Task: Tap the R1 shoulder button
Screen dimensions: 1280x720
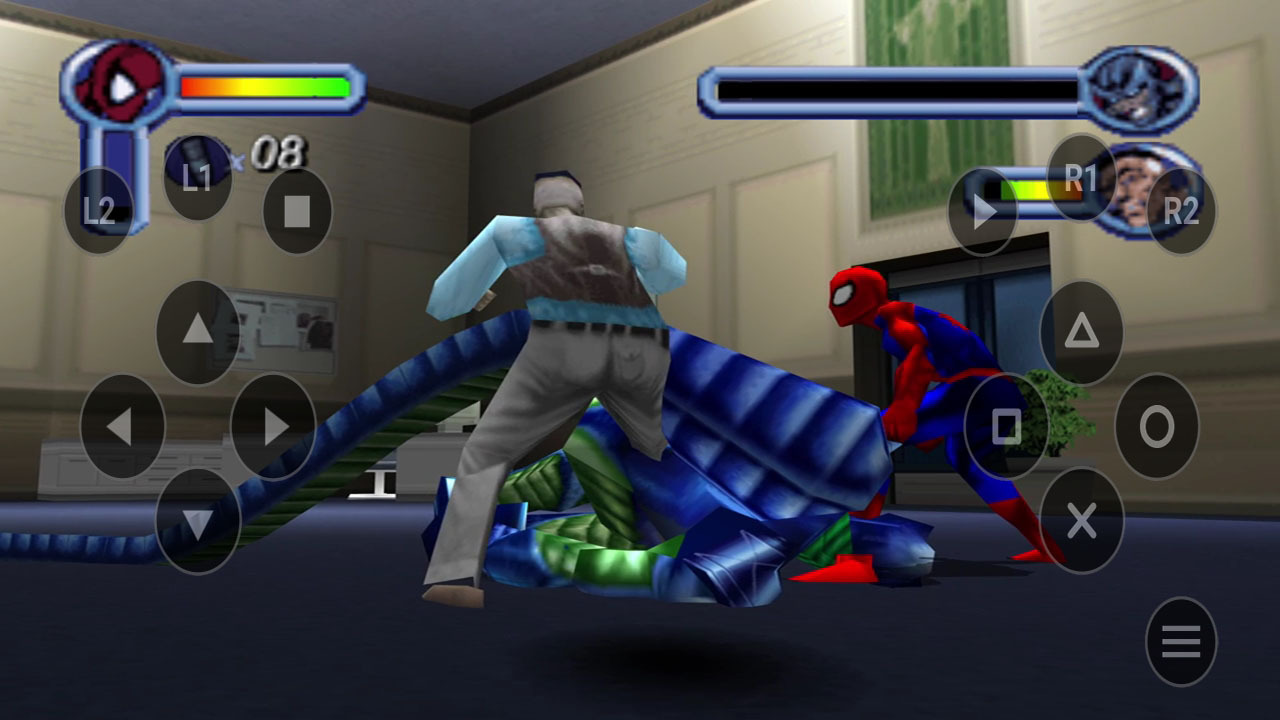Action: (x=1081, y=178)
